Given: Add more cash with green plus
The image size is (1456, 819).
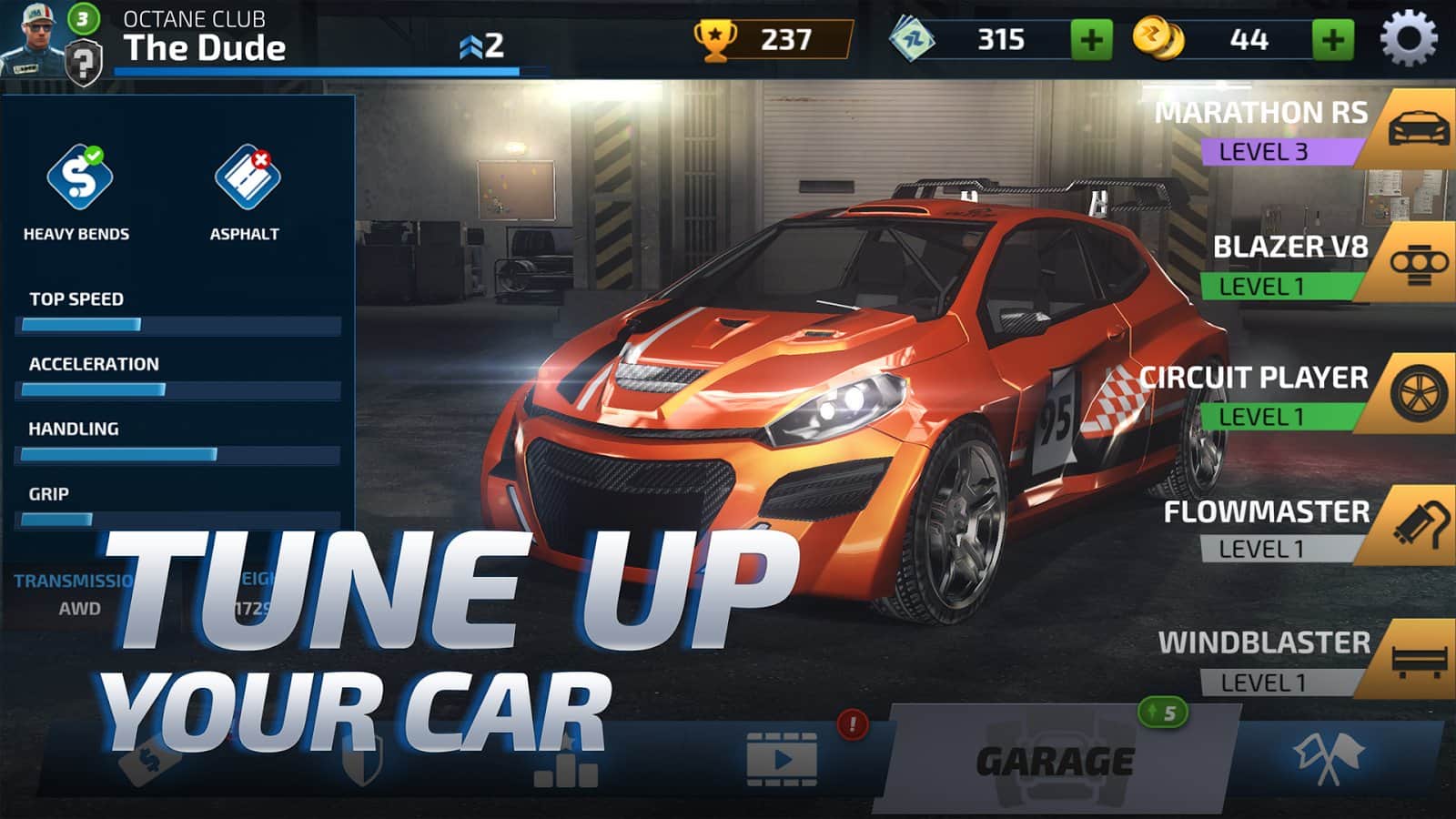Looking at the screenshot, I should pos(1091,40).
